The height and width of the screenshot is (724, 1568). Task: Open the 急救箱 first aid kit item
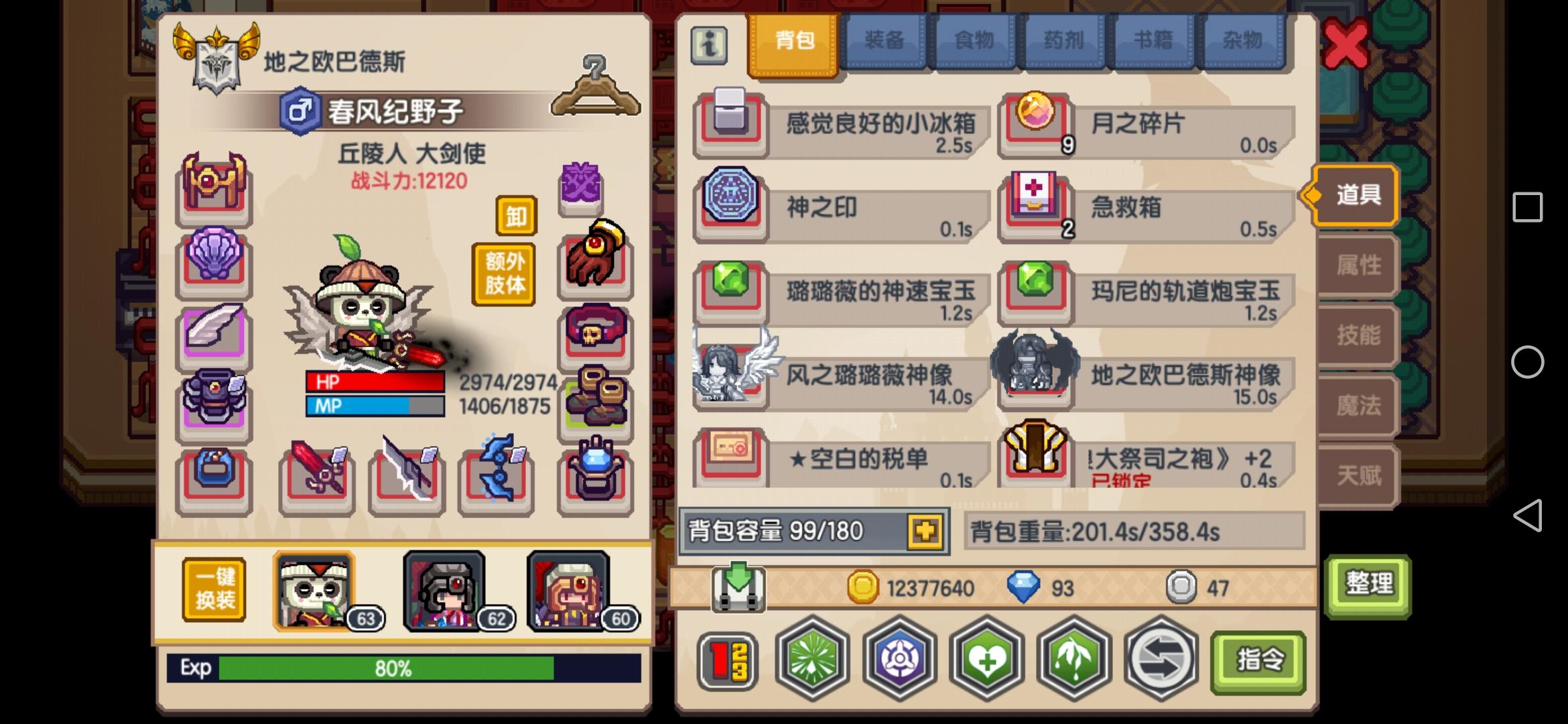pos(1035,206)
